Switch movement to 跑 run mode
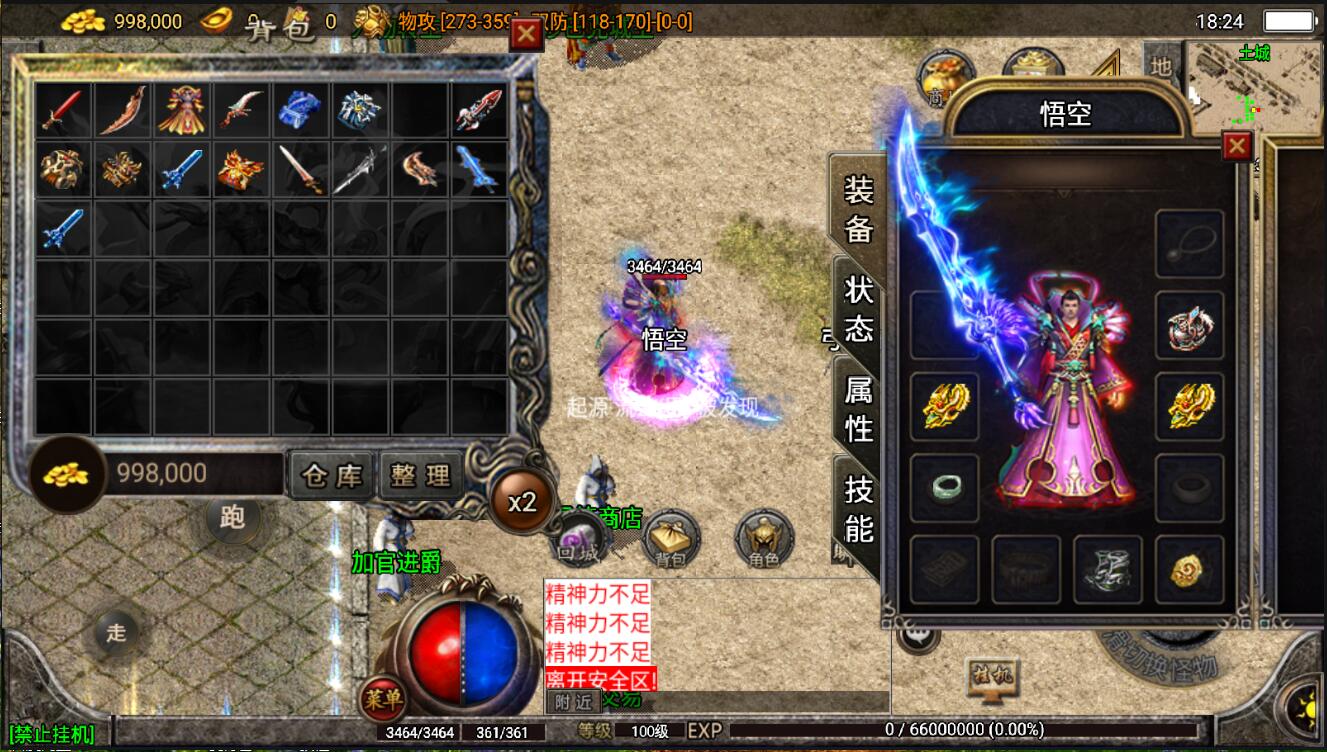Viewport: 1327px width, 752px height. tap(232, 517)
